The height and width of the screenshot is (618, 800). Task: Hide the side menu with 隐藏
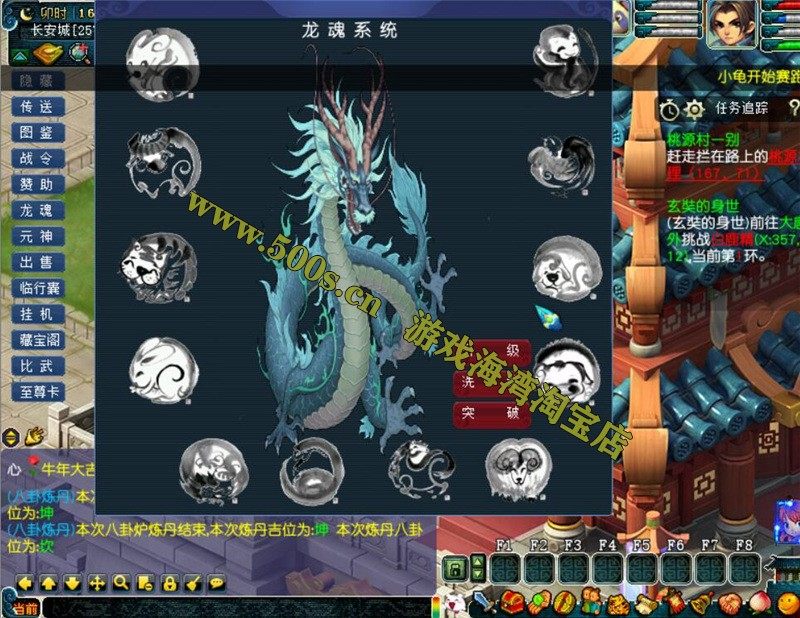pos(37,80)
